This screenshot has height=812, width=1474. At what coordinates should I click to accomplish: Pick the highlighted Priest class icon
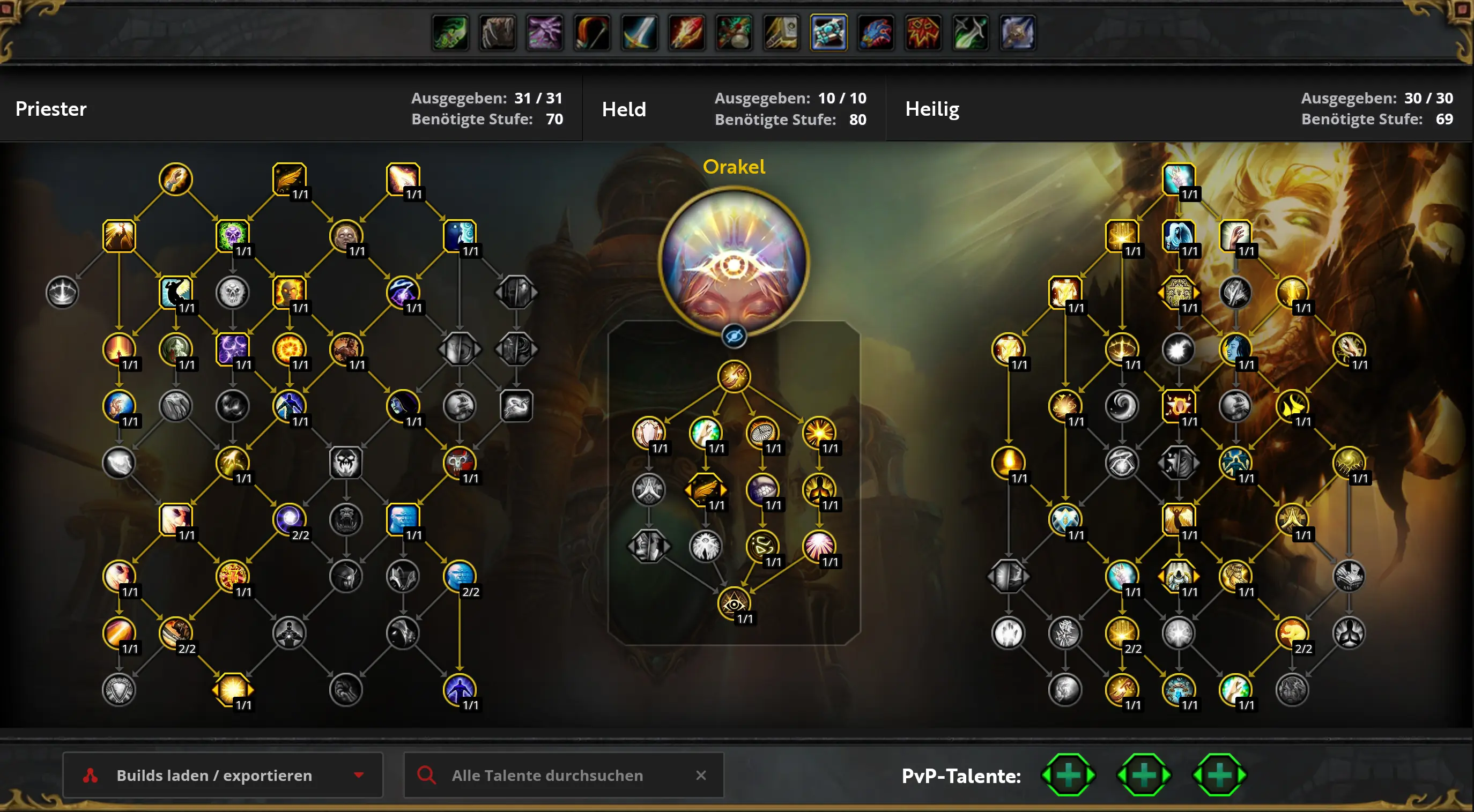(x=828, y=33)
